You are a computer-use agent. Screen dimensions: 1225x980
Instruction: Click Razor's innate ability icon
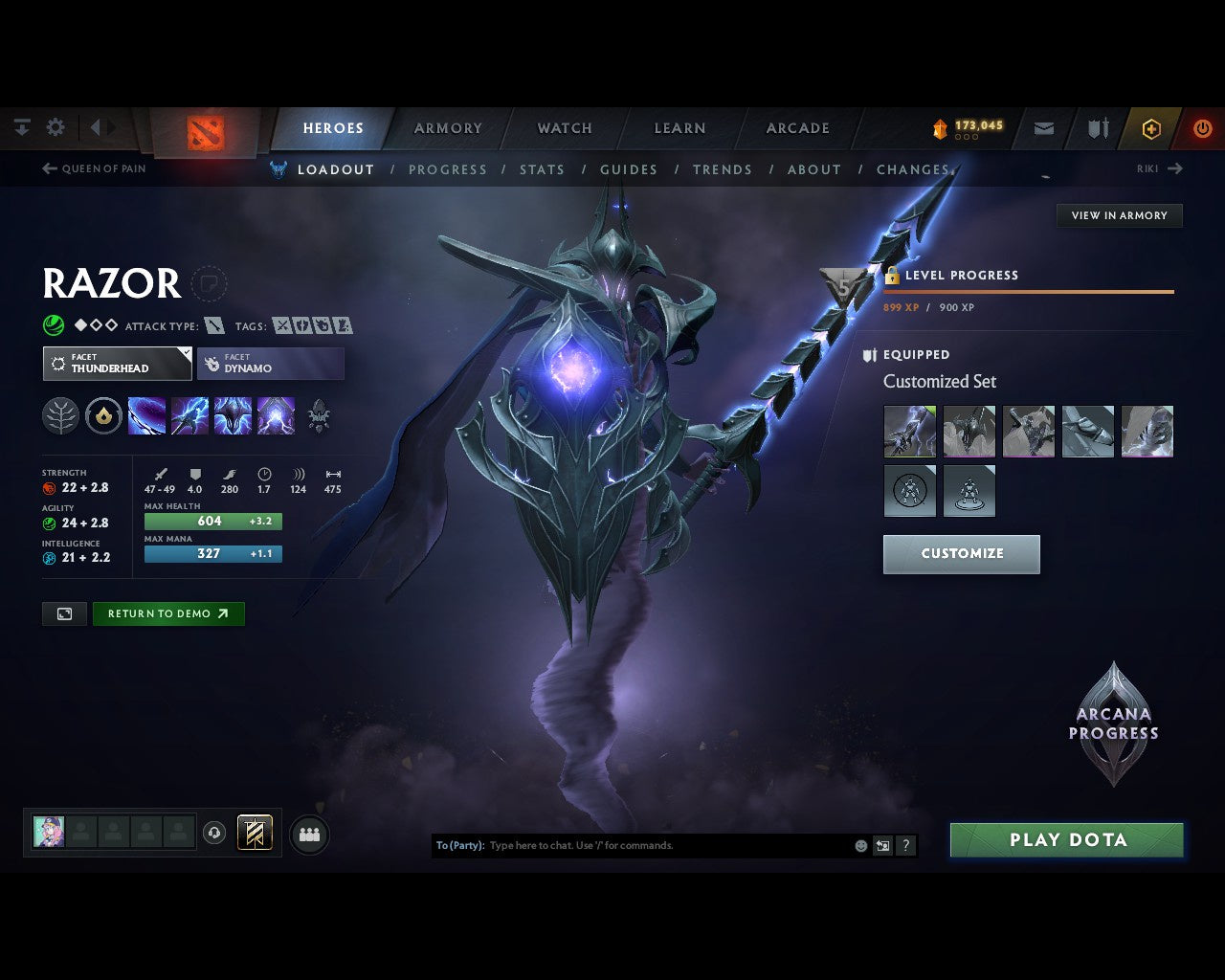click(103, 415)
